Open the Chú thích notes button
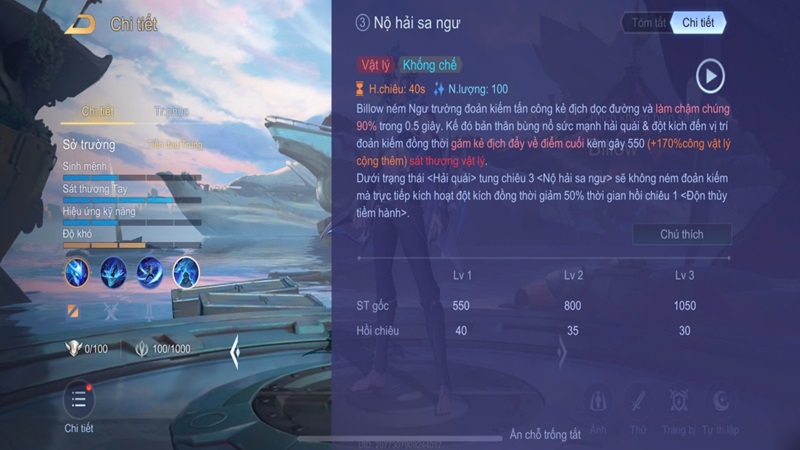Viewport: 800px width, 450px height. point(682,235)
